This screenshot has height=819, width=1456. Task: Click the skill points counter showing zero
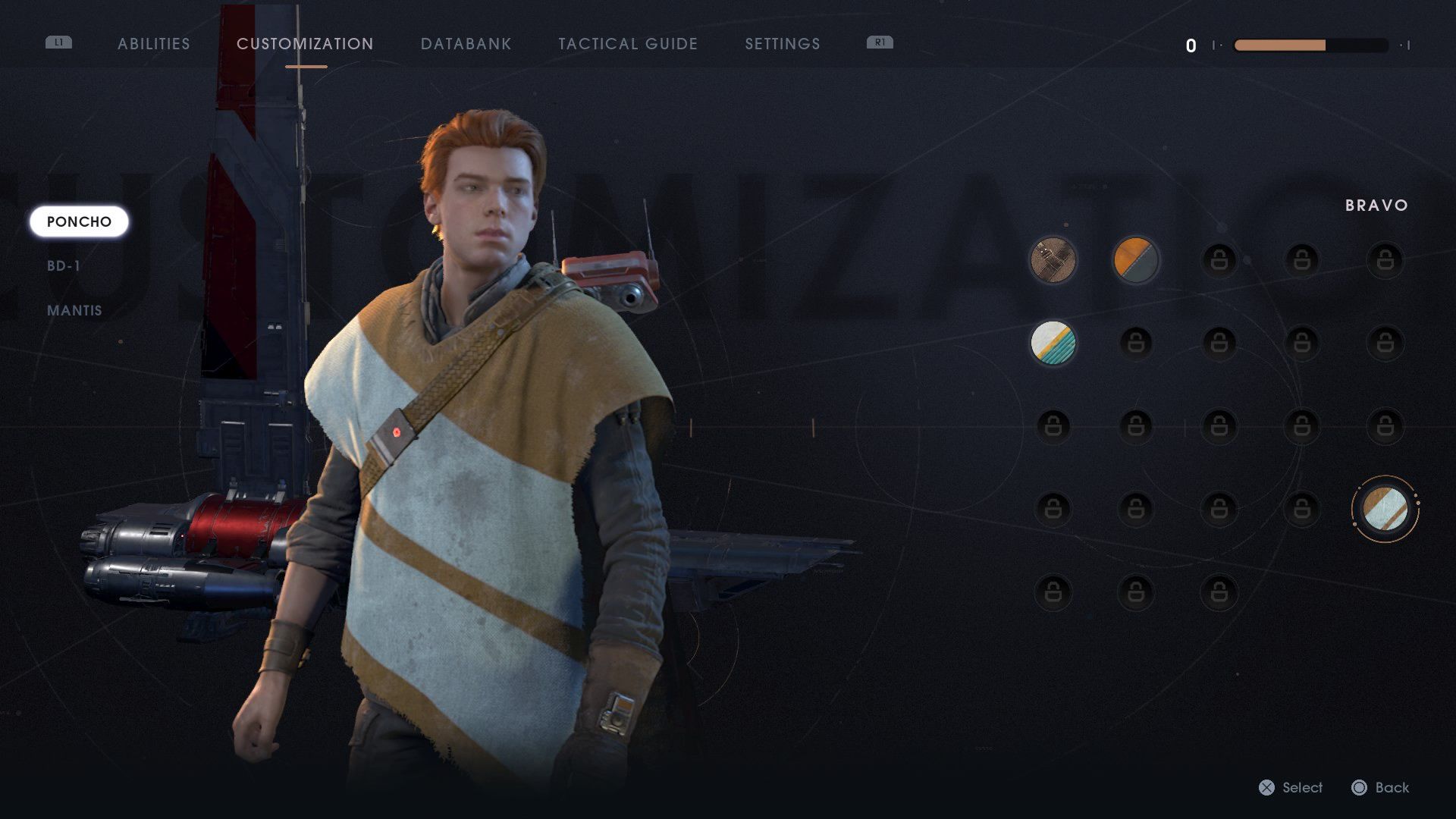1191,45
